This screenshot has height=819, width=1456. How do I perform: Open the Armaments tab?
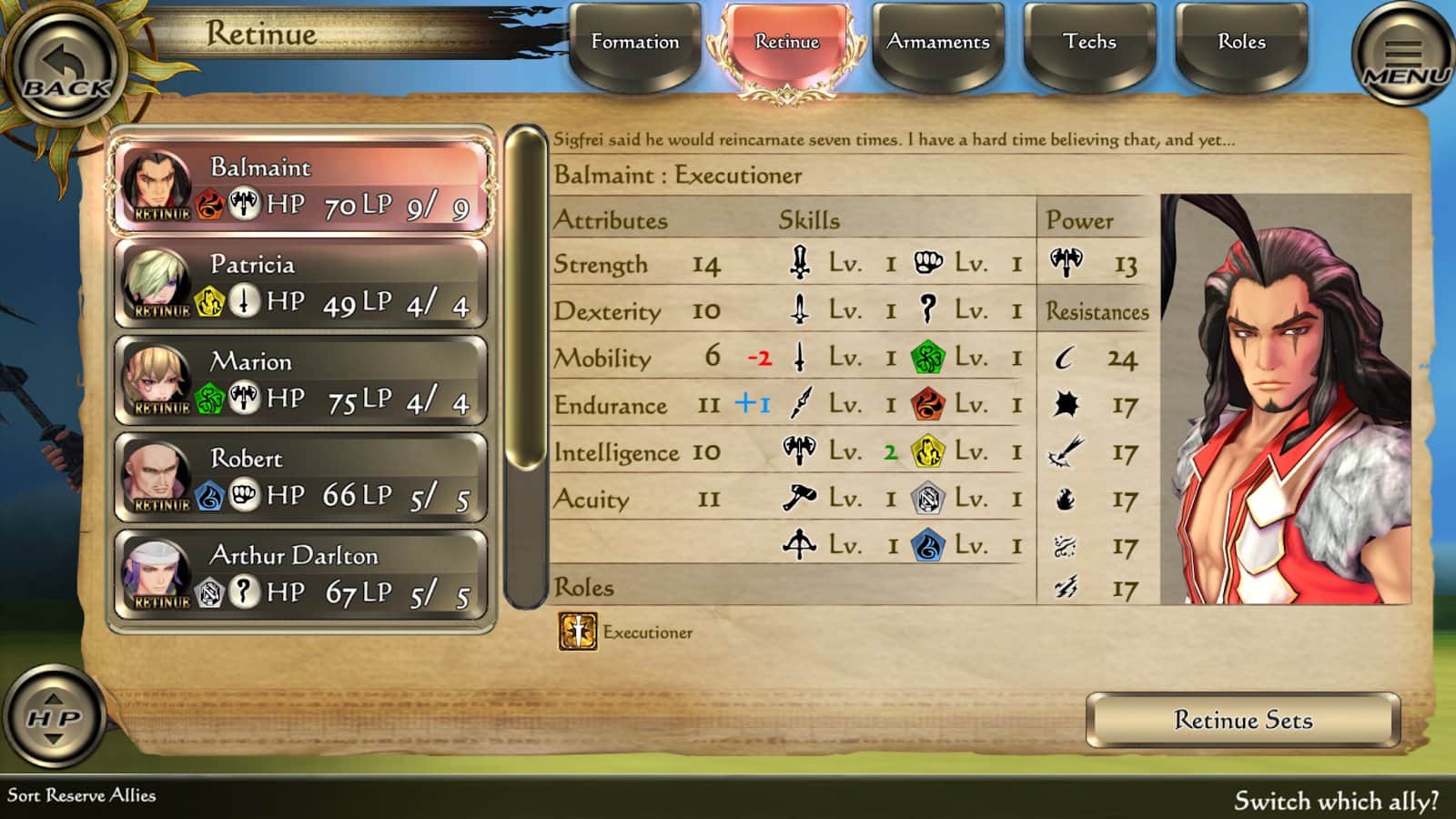click(938, 43)
